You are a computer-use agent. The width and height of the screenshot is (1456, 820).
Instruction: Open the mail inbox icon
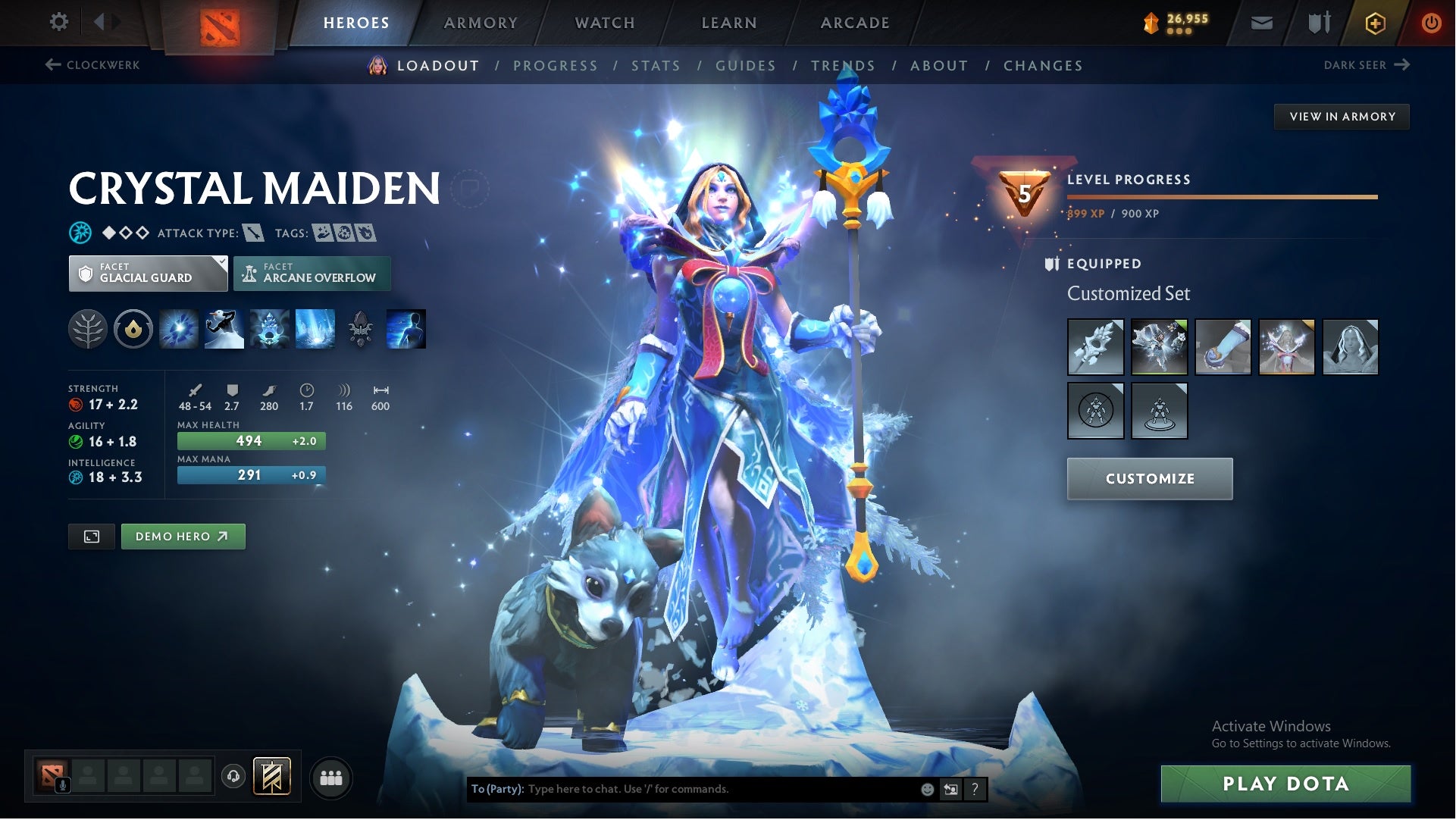click(1260, 22)
